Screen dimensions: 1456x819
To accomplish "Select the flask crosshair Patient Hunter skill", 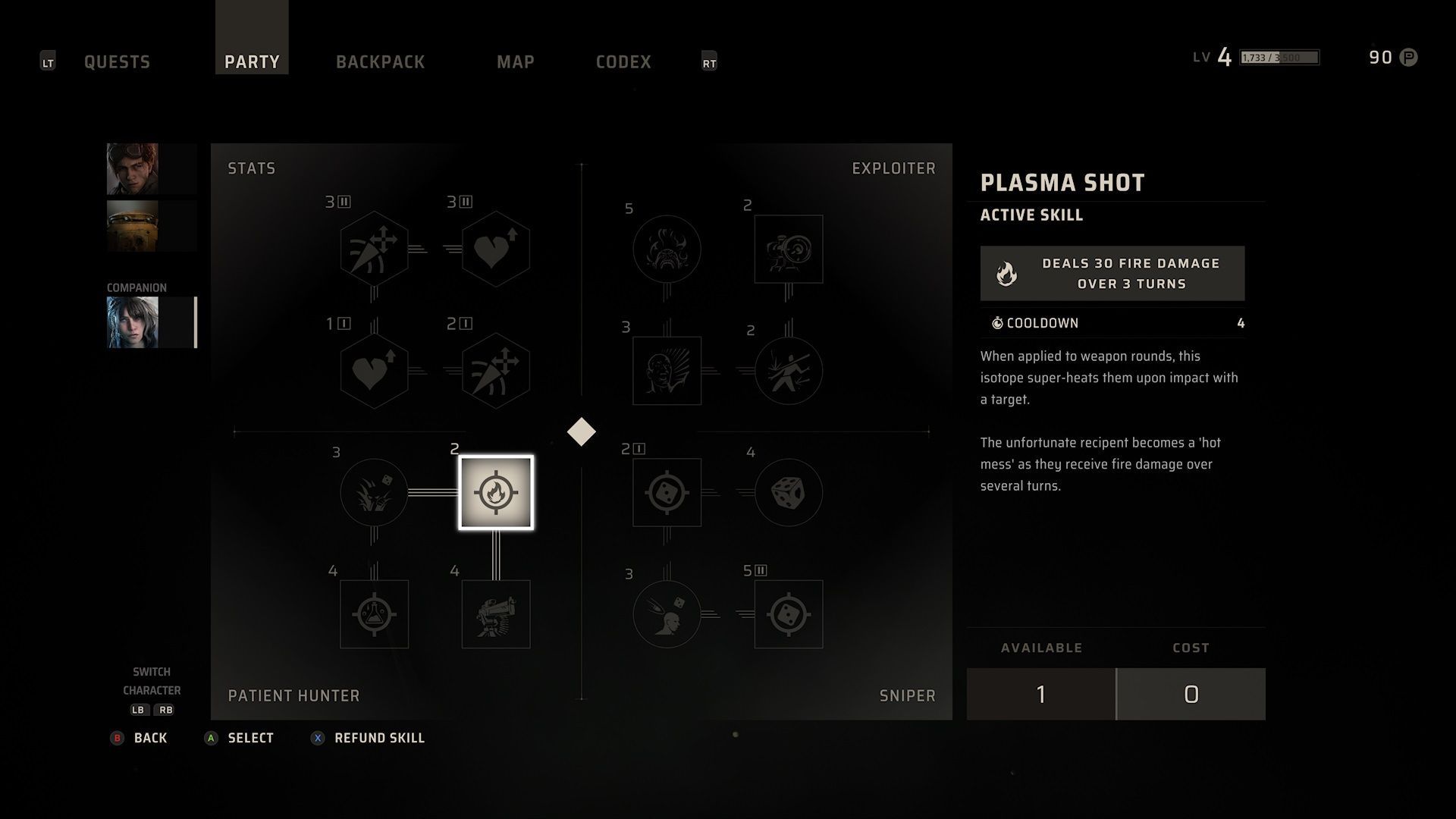I will pos(374,614).
